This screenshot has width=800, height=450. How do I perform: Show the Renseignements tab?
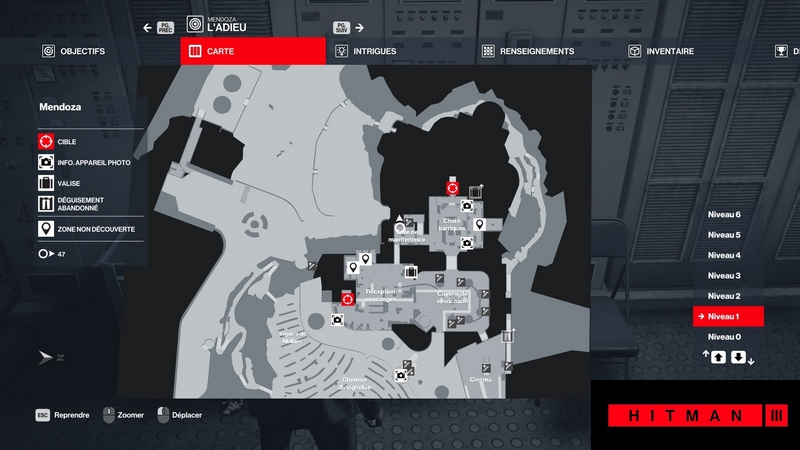[x=528, y=51]
